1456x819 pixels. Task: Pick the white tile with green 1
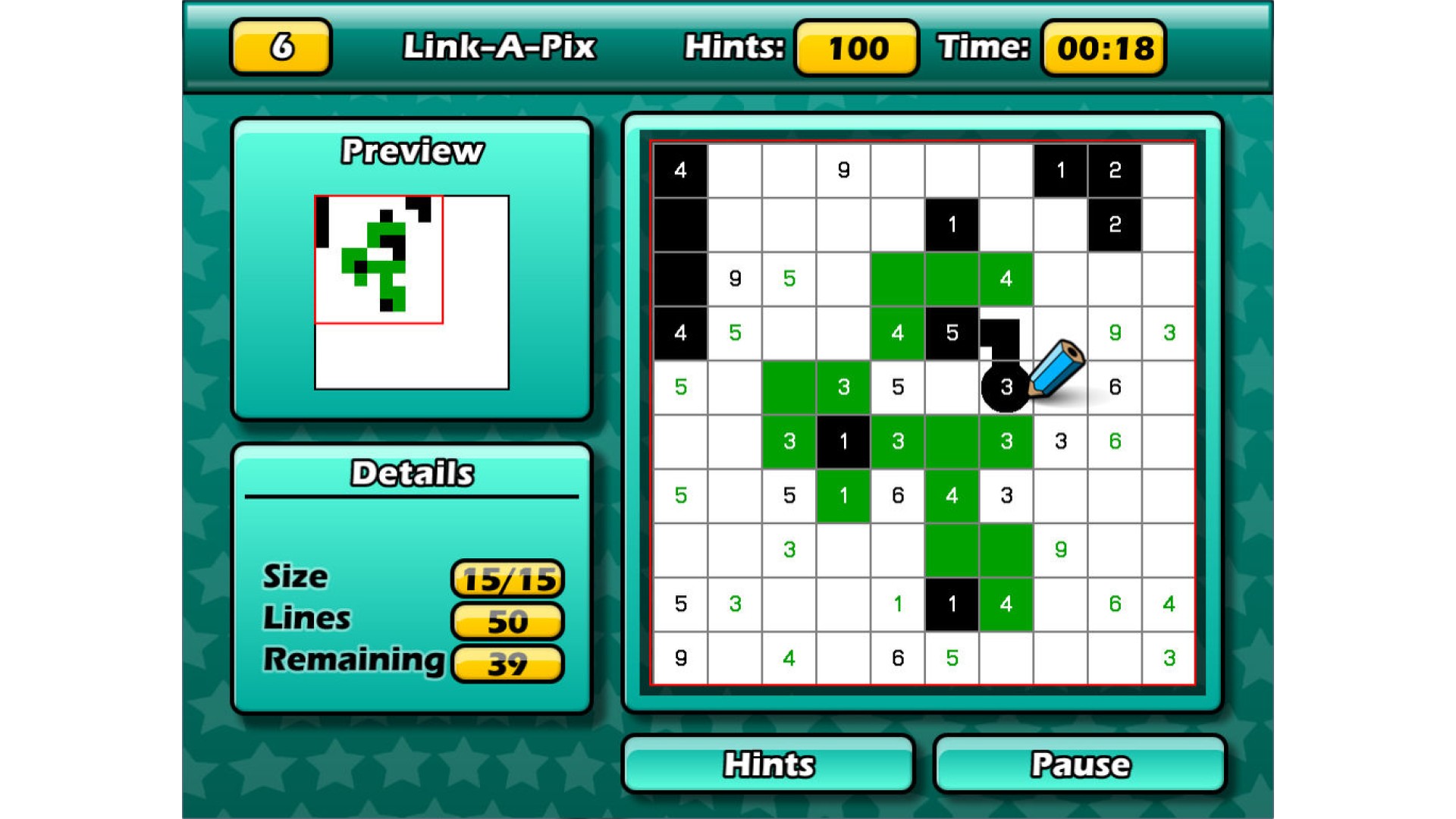pyautogui.click(x=898, y=604)
